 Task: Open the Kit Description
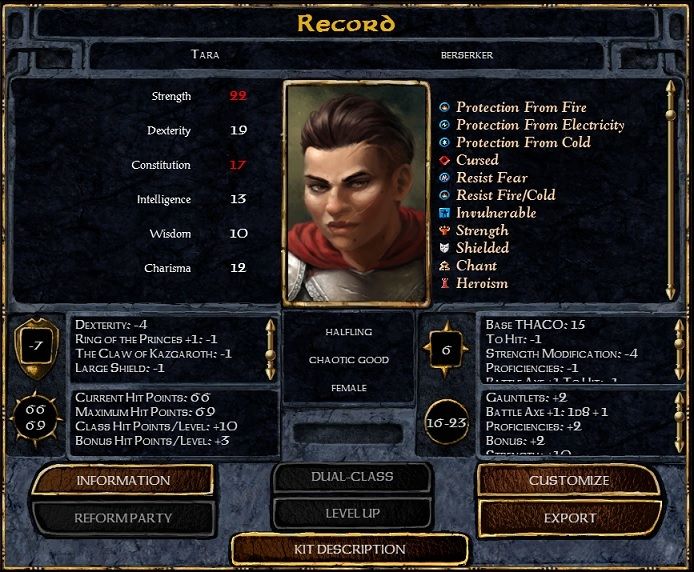(349, 549)
